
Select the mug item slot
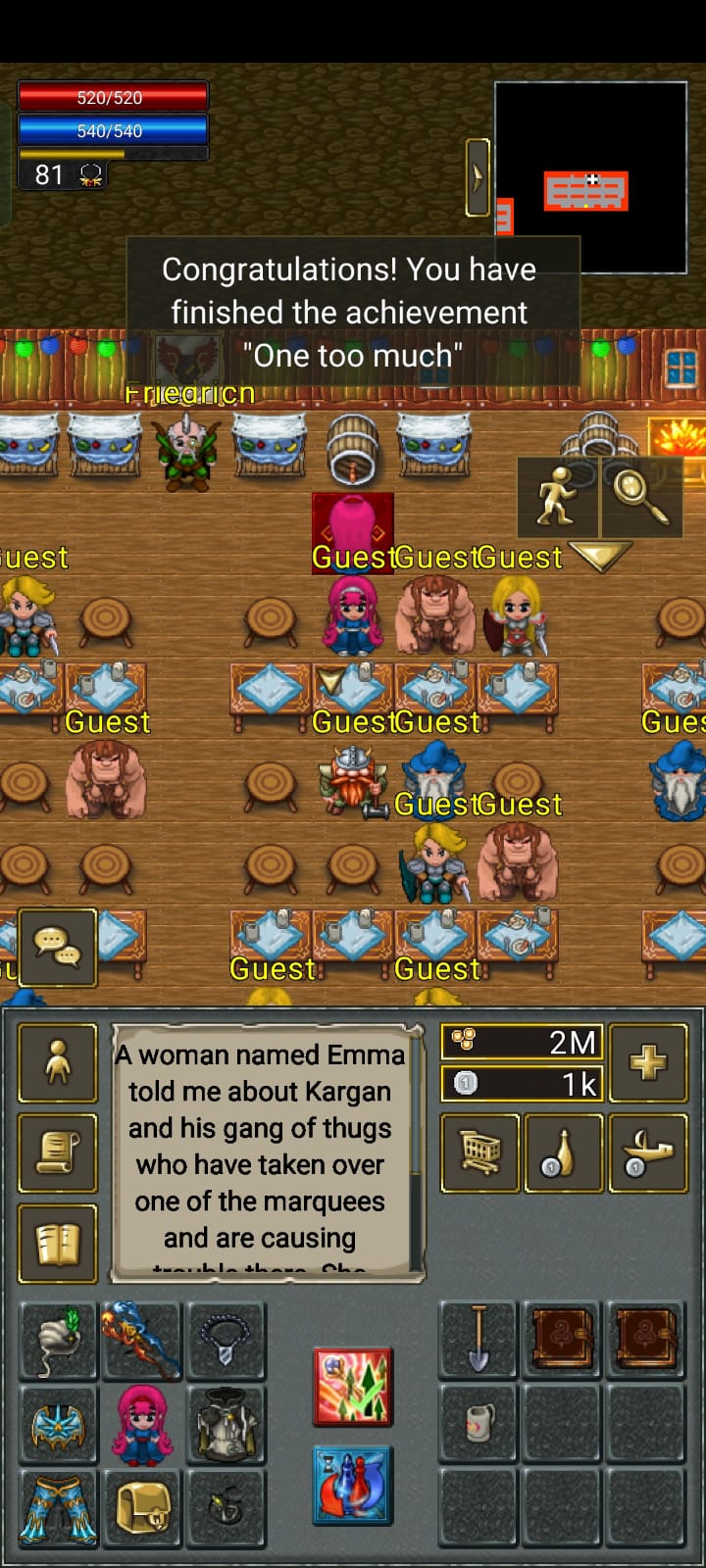[x=478, y=1424]
